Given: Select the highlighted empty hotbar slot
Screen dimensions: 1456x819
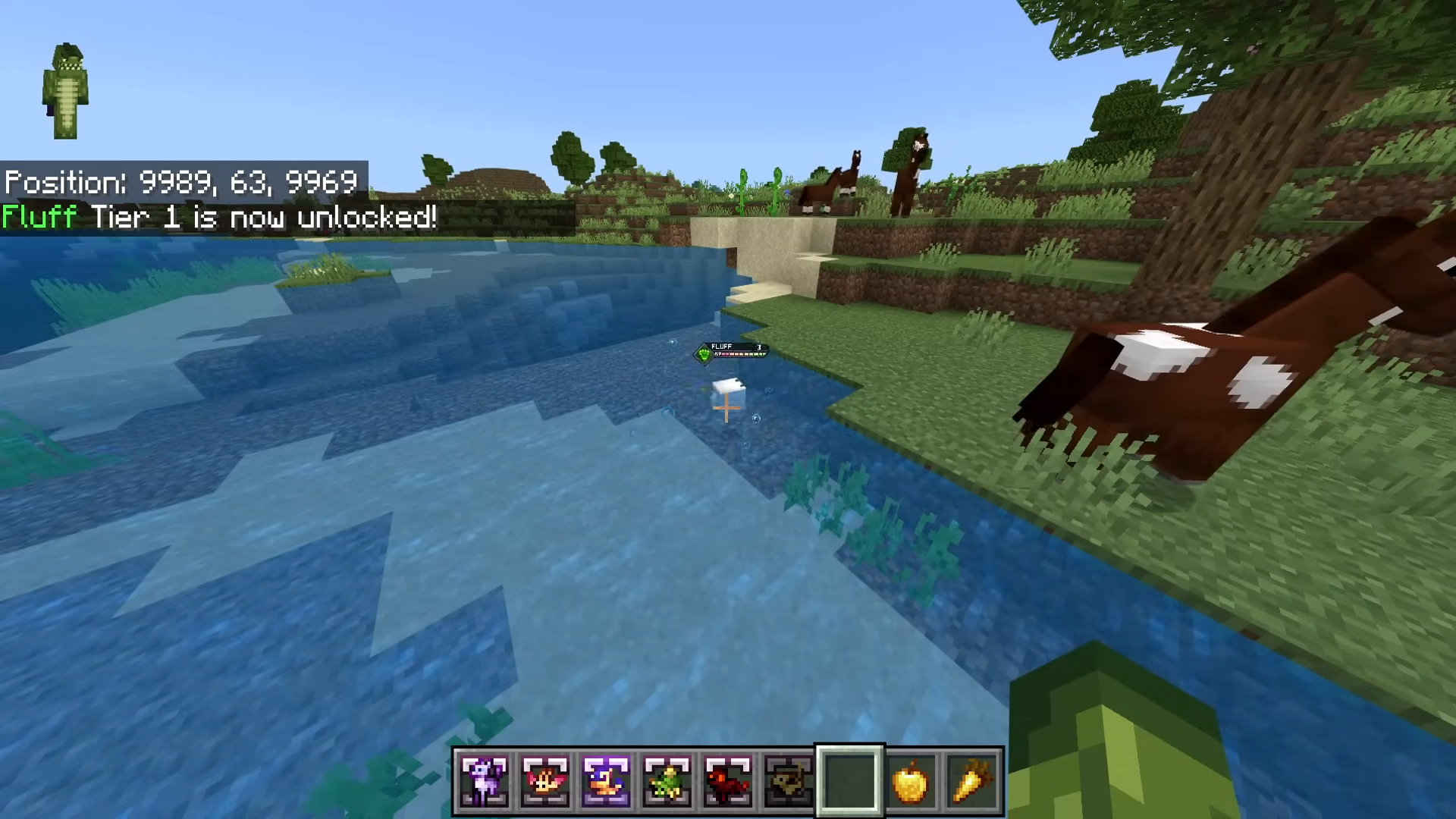Looking at the screenshot, I should [849, 780].
